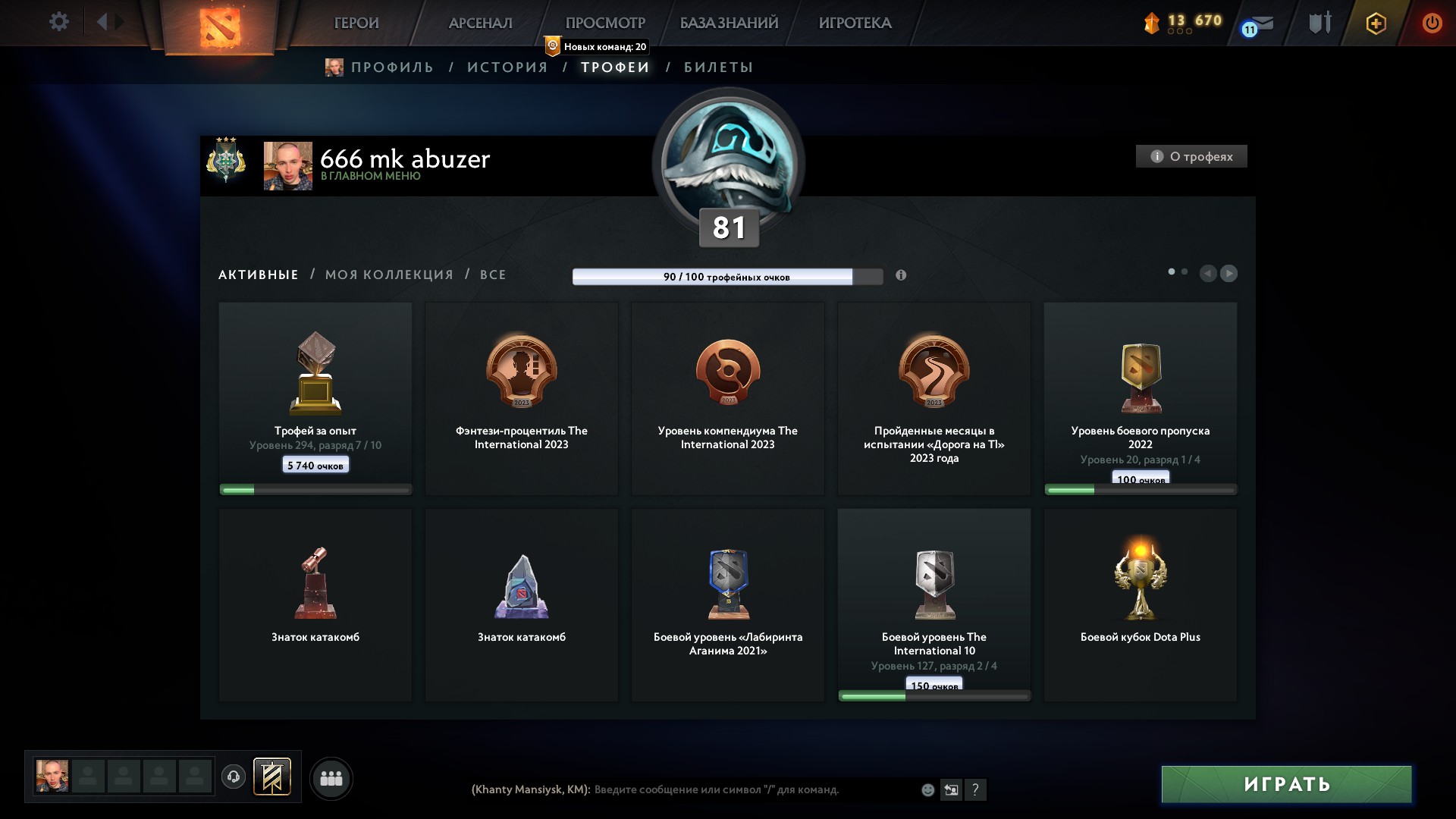Show Моя коллекция trophies
The width and height of the screenshot is (1456, 819).
pyautogui.click(x=389, y=275)
